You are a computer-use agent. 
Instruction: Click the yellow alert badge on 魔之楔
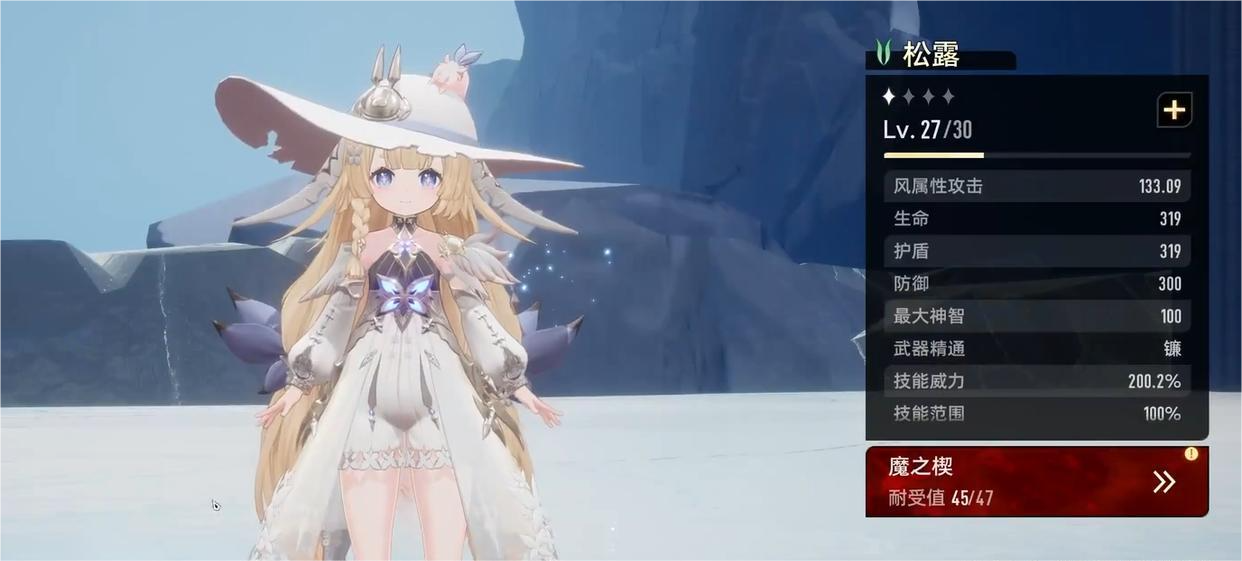pyautogui.click(x=1191, y=454)
